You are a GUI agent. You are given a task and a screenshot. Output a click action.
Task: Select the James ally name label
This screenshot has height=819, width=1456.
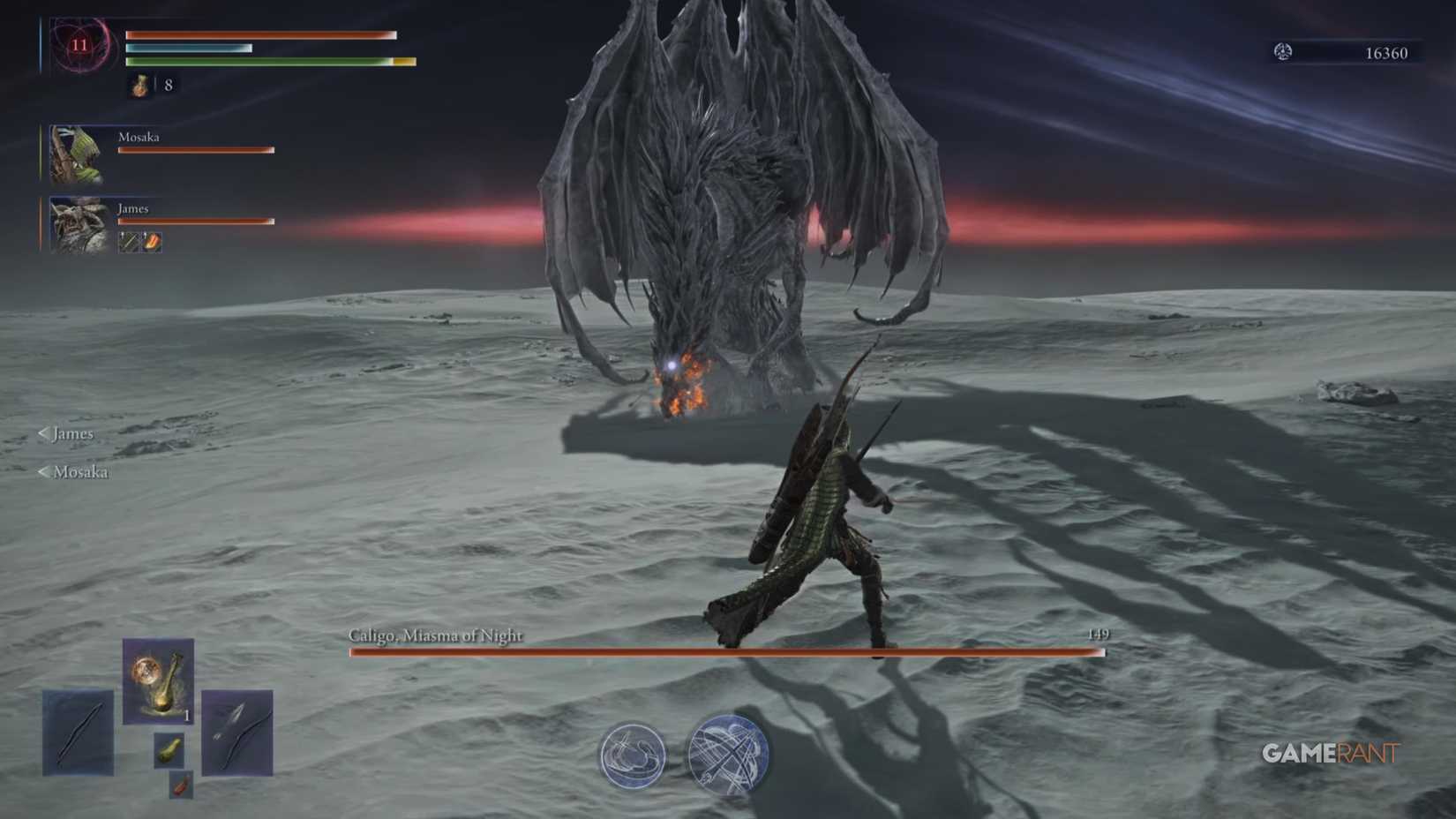131,208
